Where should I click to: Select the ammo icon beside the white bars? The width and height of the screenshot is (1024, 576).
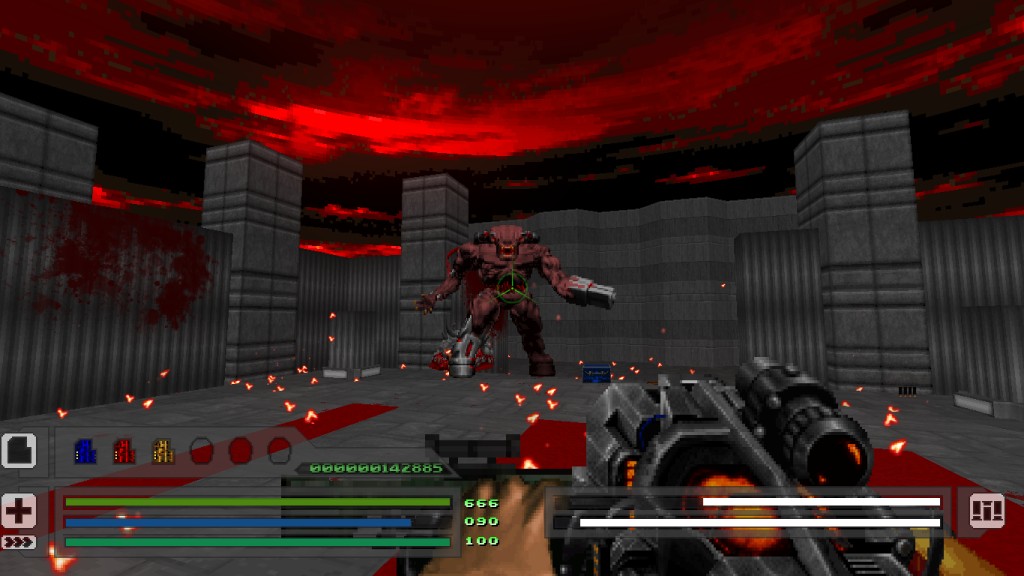pyautogui.click(x=986, y=511)
